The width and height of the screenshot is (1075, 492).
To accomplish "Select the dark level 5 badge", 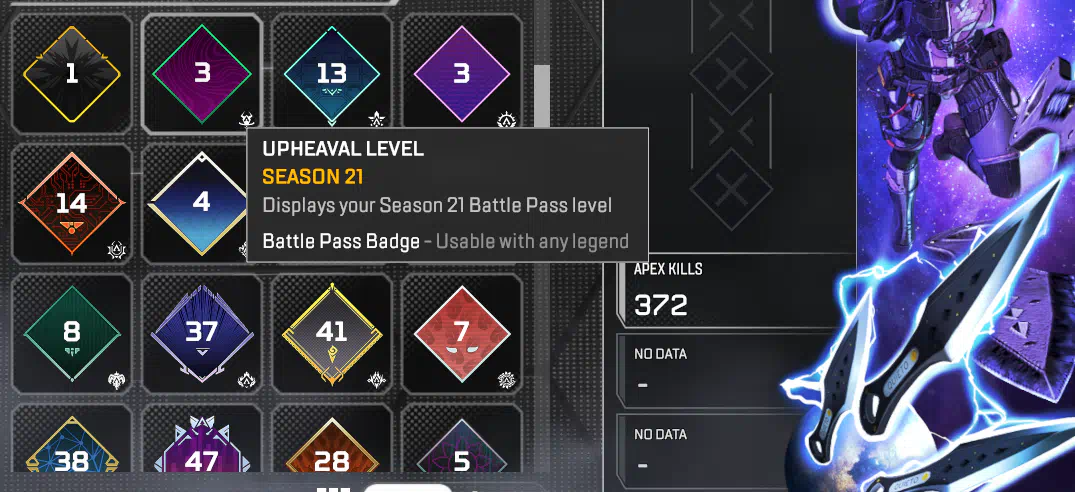I will (461, 450).
